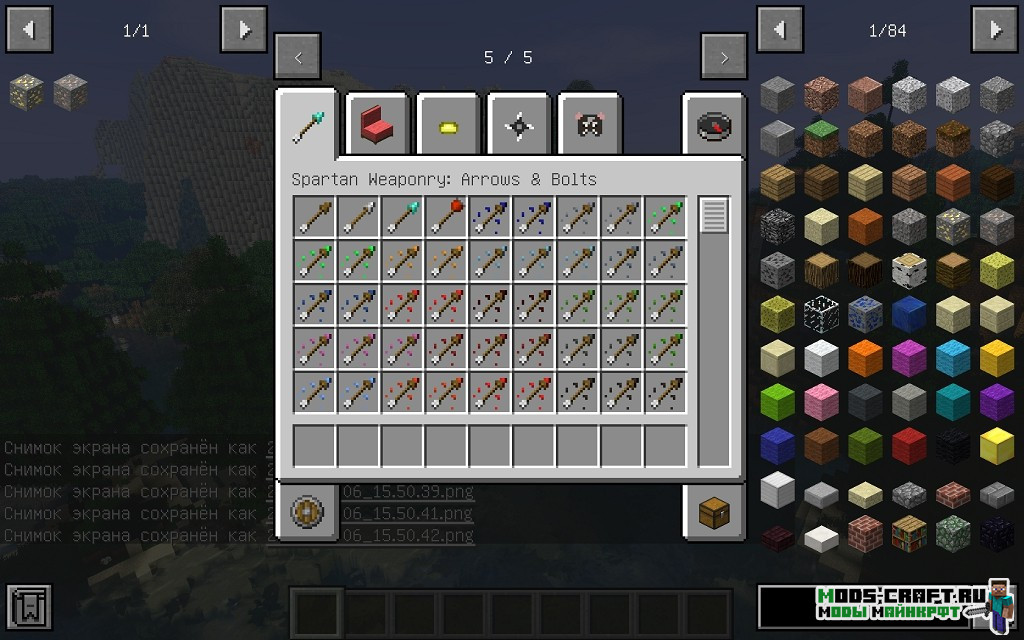Open the 06_15.50.42.png screenshot link

click(x=407, y=535)
